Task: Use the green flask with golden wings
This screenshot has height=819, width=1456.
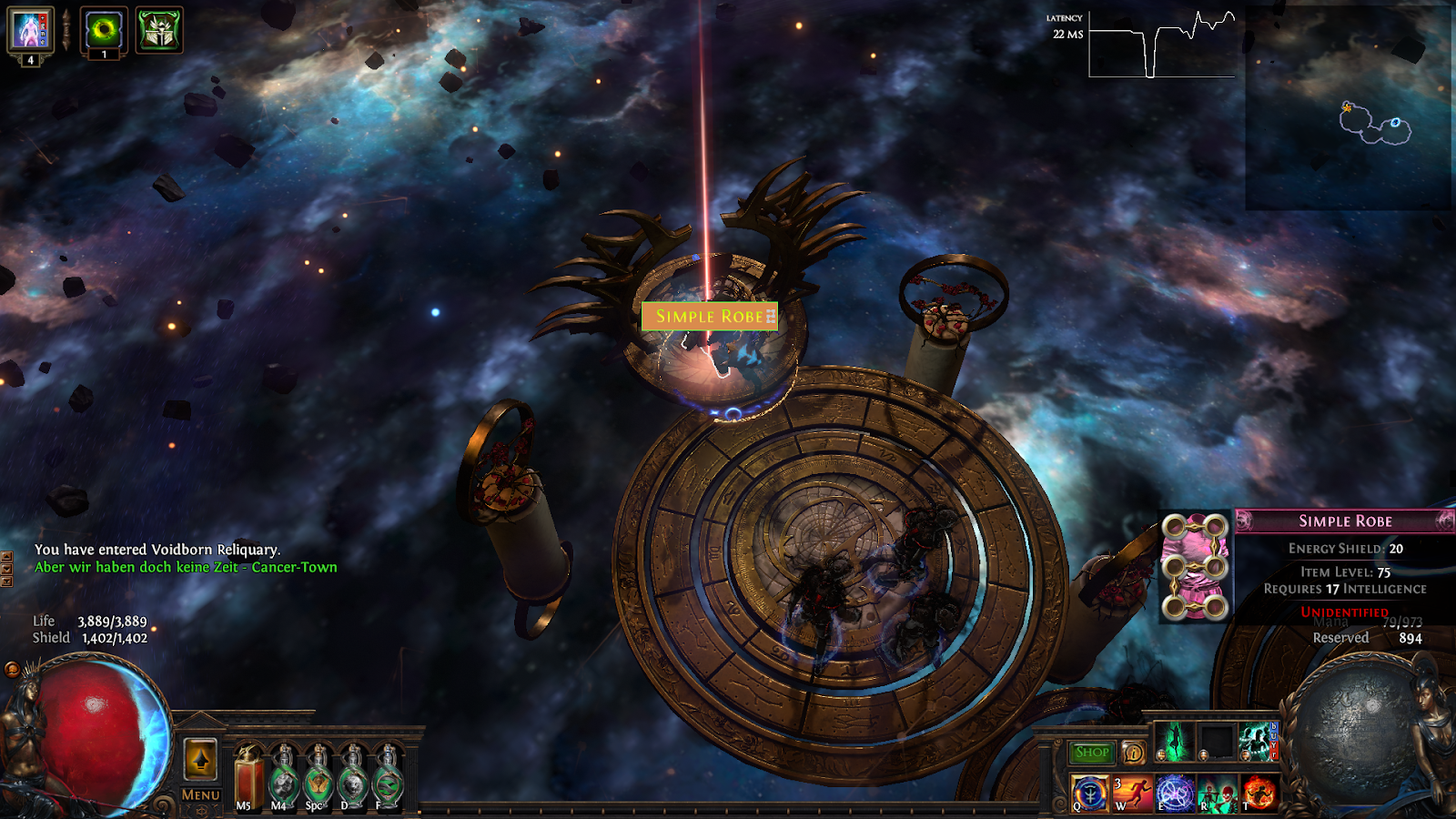Action: 318,781
